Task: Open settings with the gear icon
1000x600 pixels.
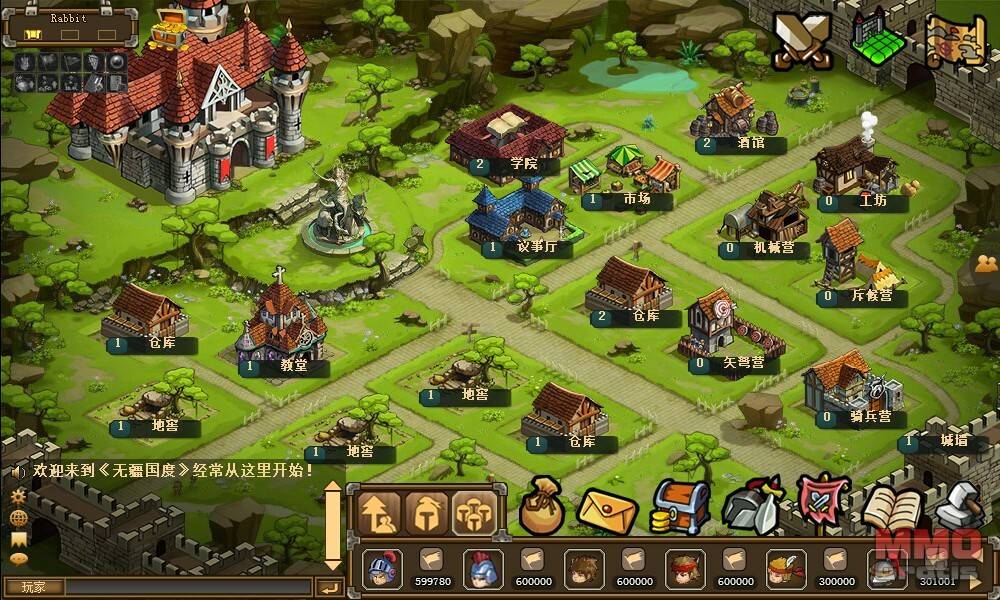Action: point(18,496)
